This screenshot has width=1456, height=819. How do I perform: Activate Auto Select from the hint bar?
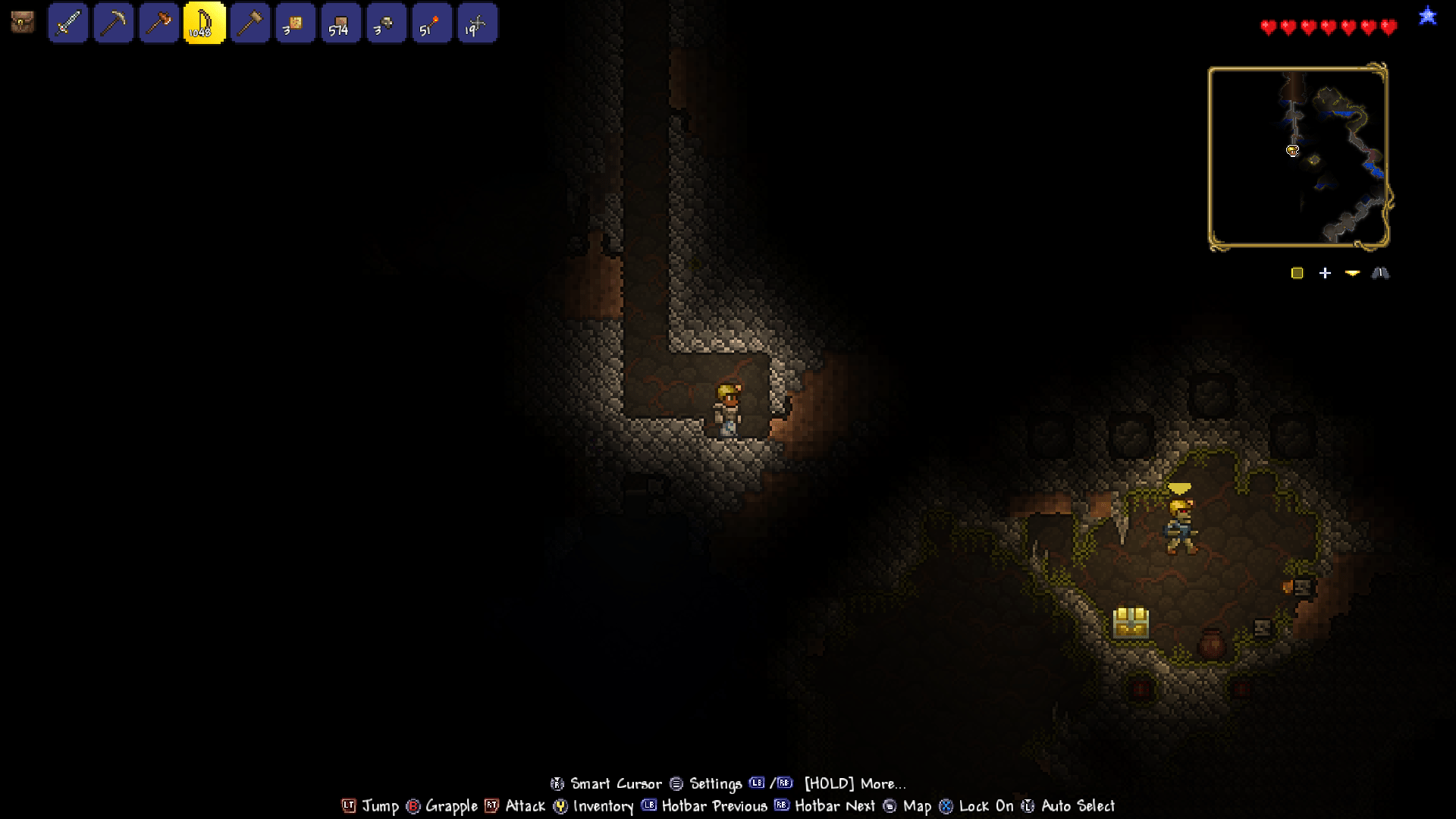click(x=1078, y=806)
